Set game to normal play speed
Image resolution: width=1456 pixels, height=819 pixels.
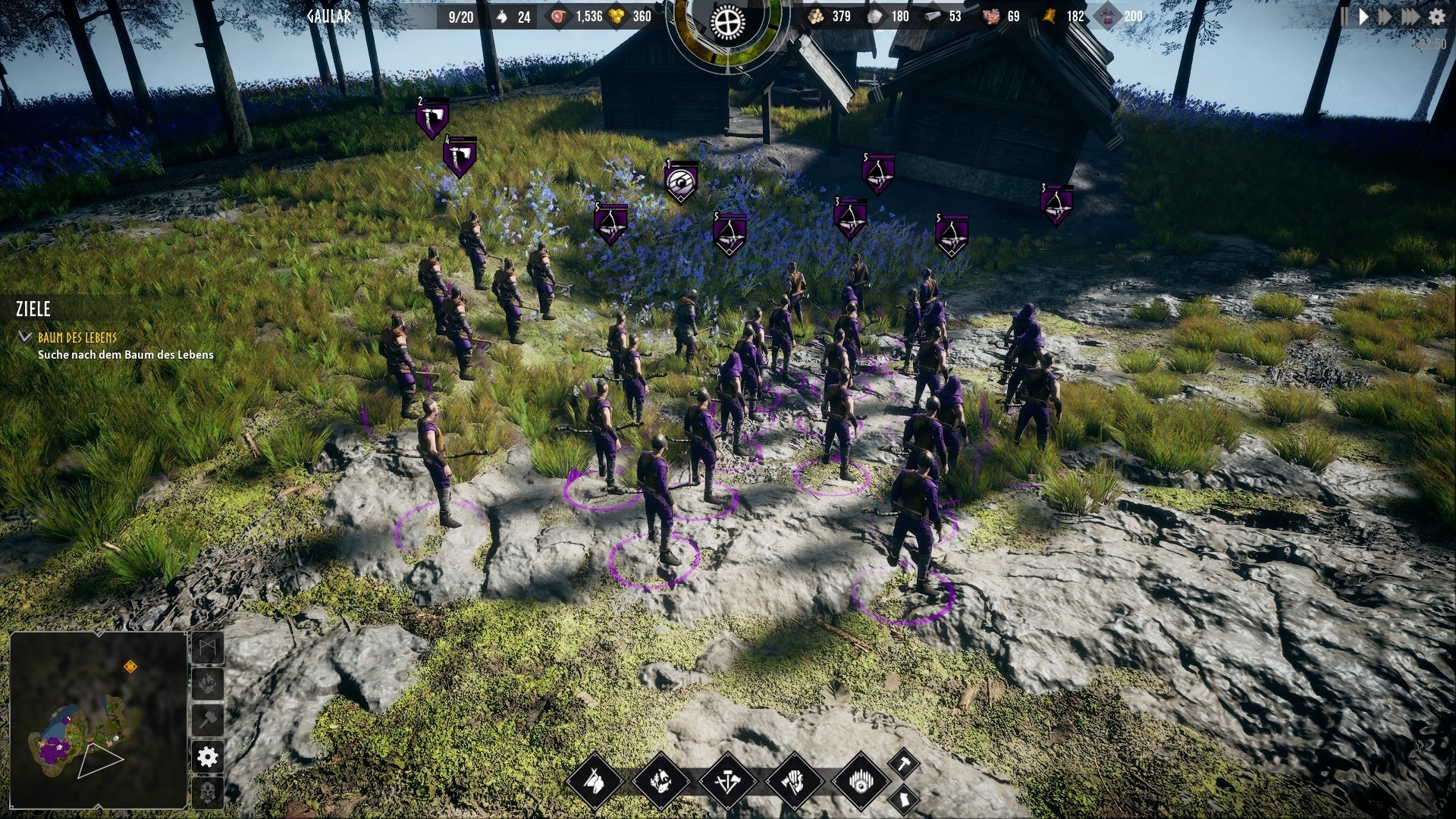1363,17
